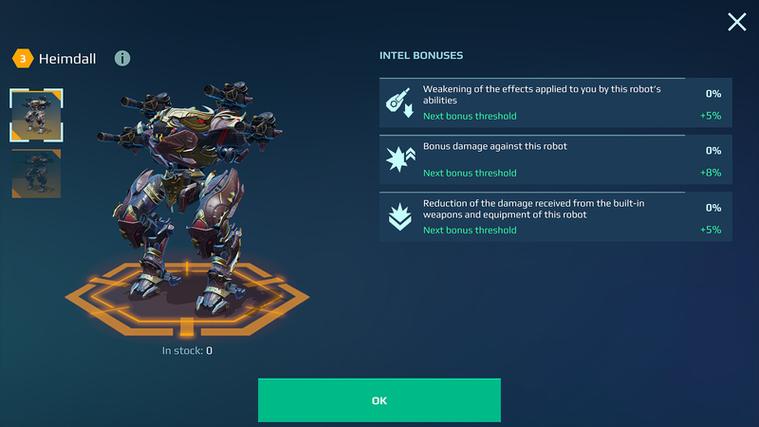Select the bonus damage against robot row
The height and width of the screenshot is (427, 759).
coord(555,159)
